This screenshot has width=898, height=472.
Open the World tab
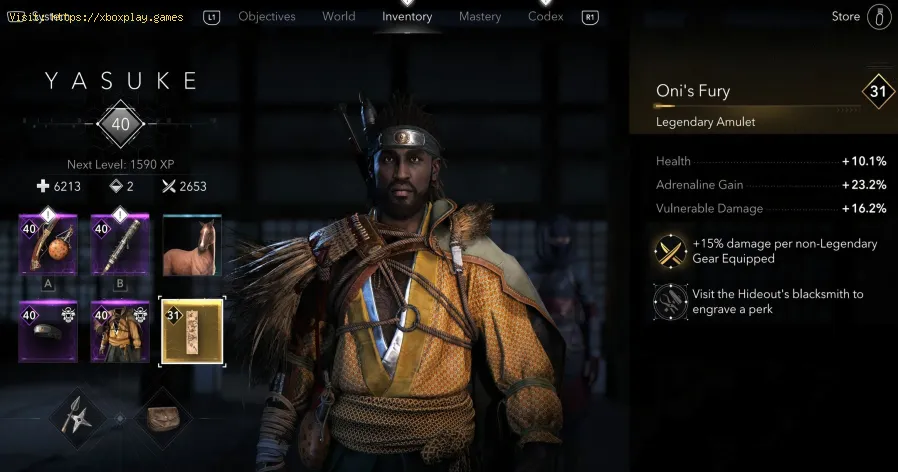339,17
